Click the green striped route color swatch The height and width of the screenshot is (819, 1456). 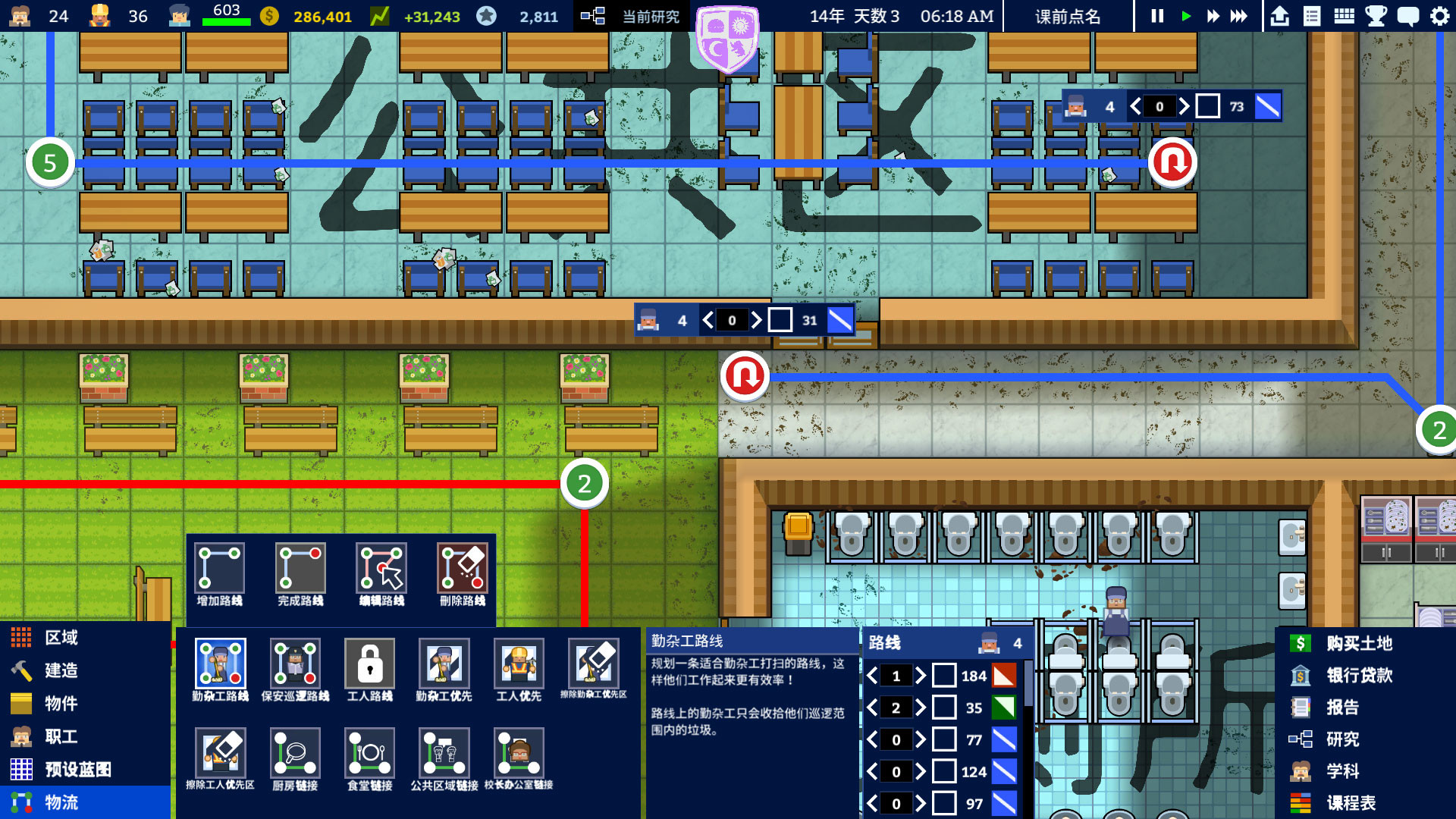[1005, 708]
